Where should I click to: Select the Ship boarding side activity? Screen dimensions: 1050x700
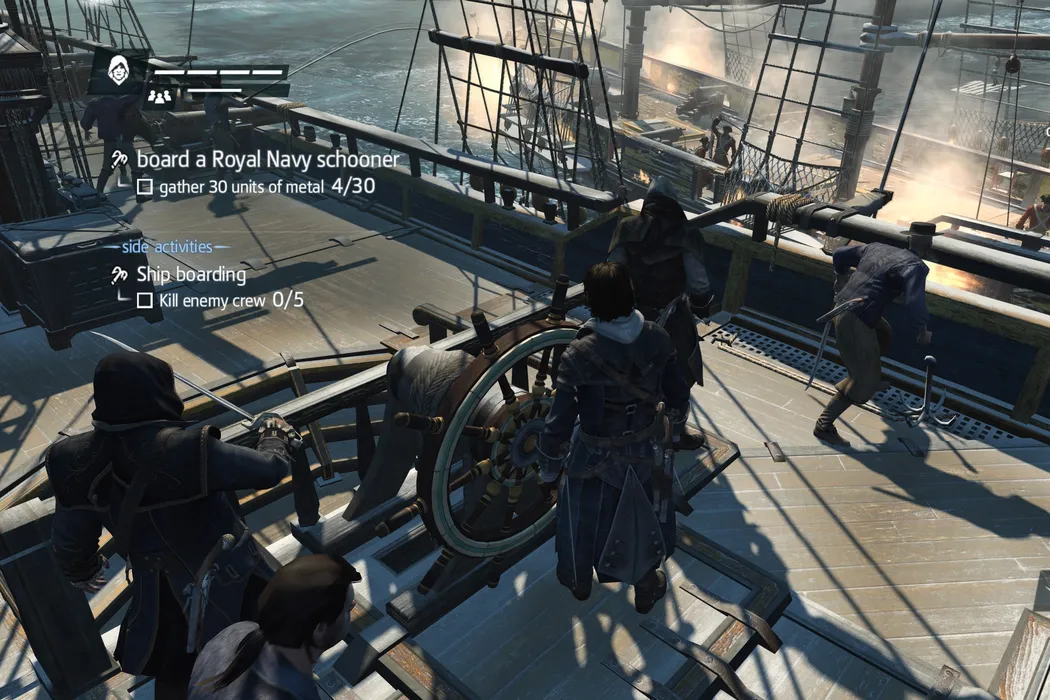[x=190, y=274]
